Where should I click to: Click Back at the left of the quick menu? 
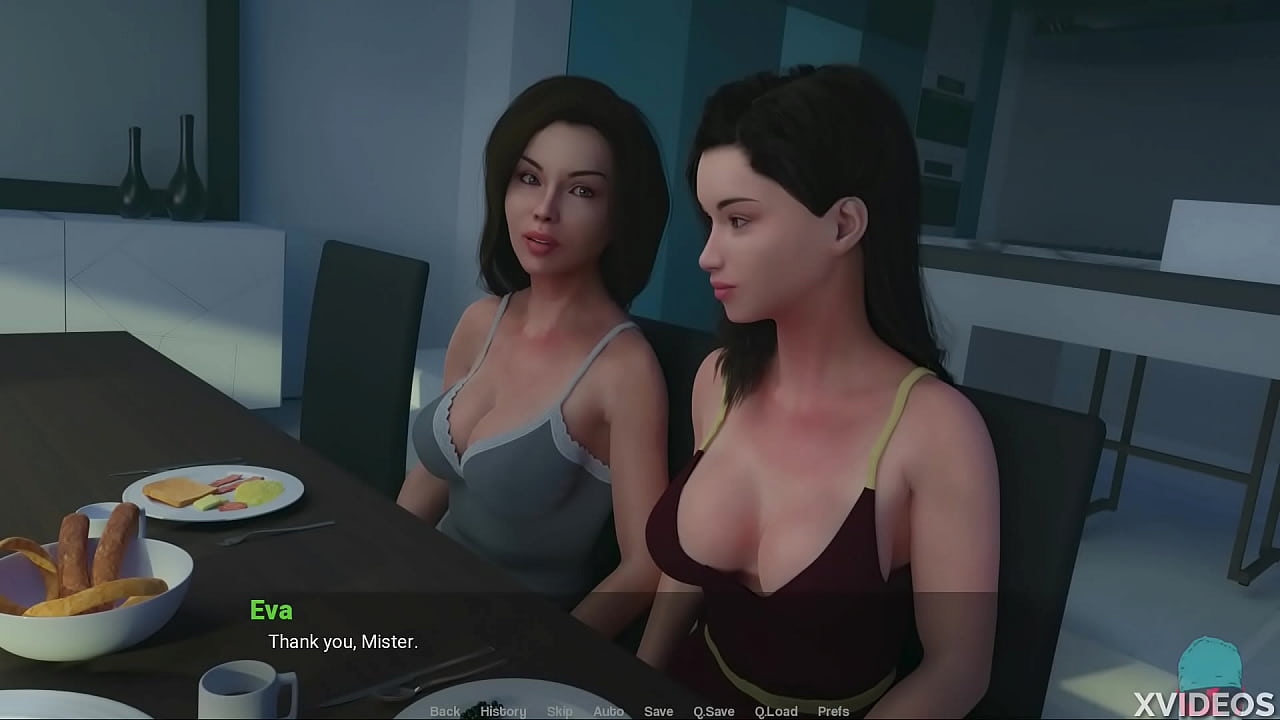446,711
